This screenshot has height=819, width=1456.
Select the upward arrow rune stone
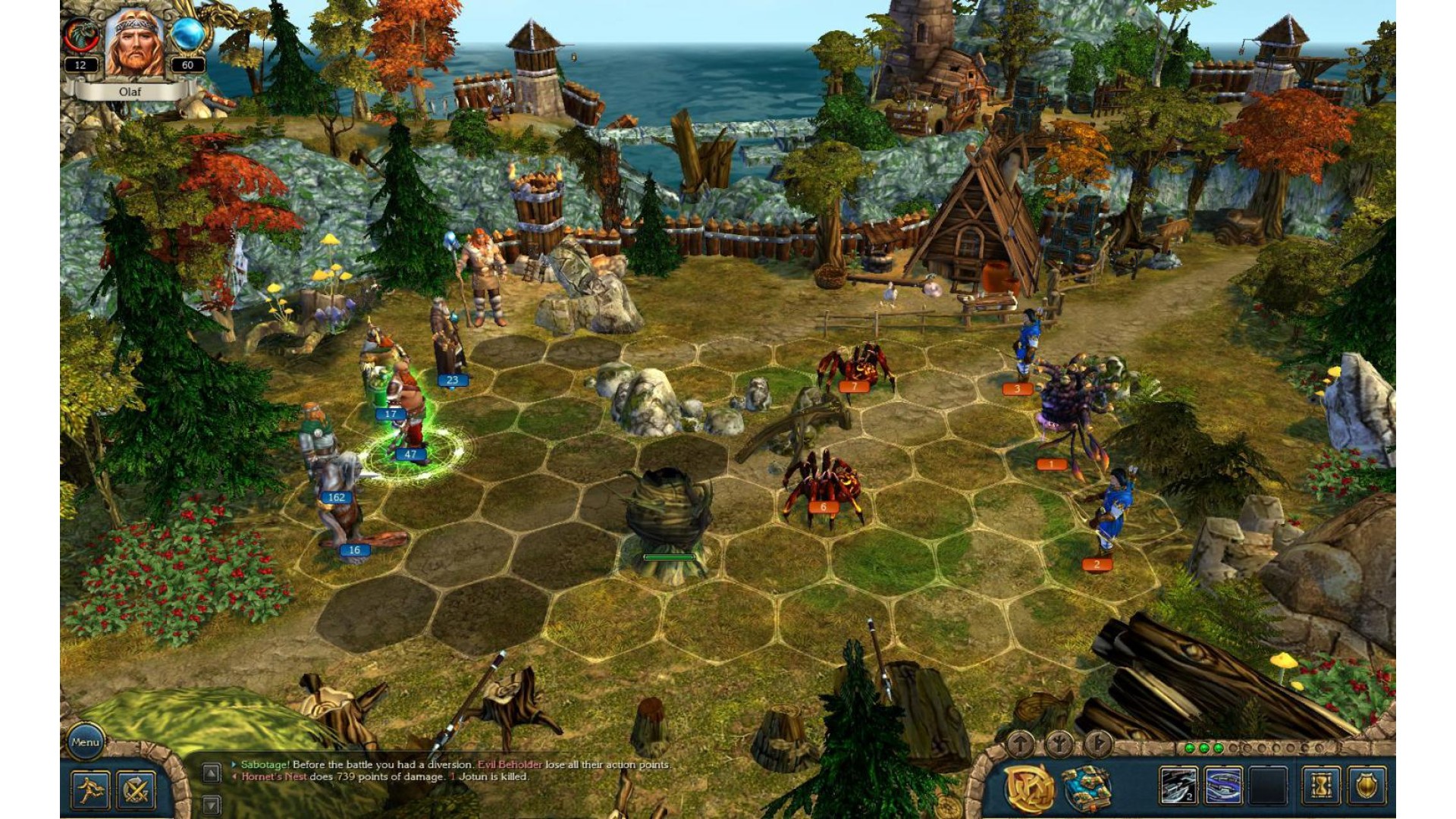point(1021,744)
